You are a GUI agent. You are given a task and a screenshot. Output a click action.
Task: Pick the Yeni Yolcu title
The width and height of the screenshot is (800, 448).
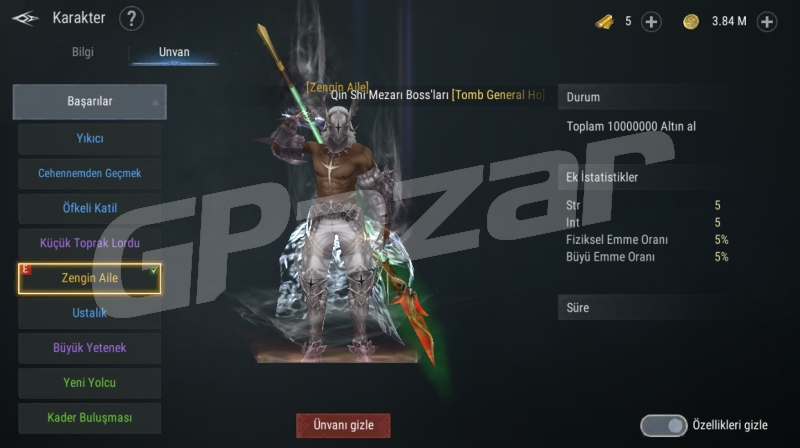click(90, 383)
